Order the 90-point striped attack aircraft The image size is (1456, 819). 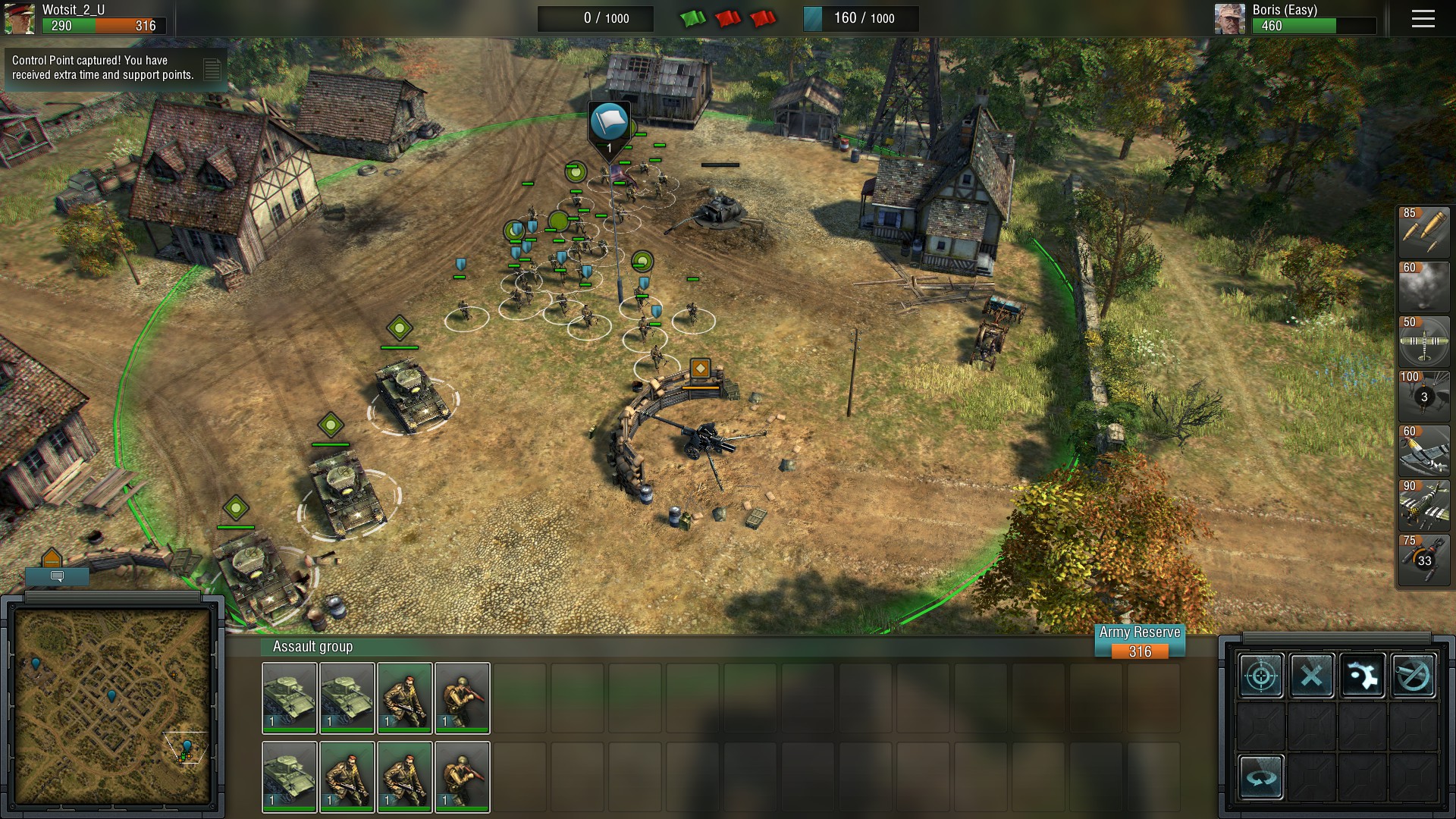tap(1423, 504)
